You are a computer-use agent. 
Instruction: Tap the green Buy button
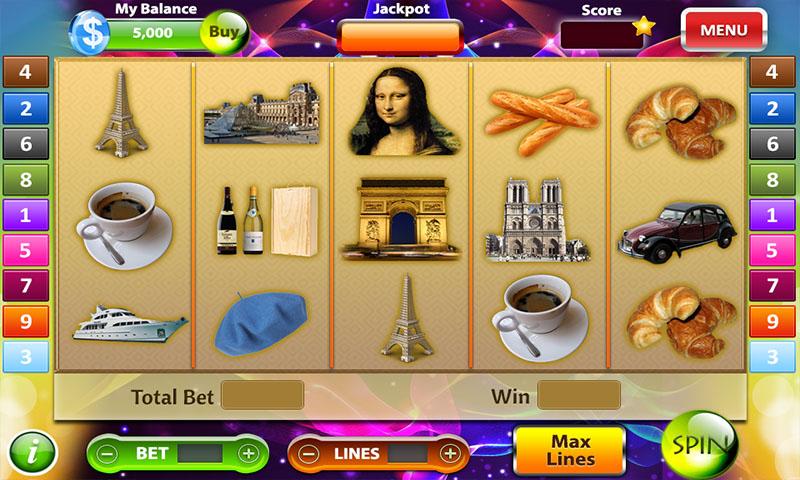pyautogui.click(x=225, y=33)
